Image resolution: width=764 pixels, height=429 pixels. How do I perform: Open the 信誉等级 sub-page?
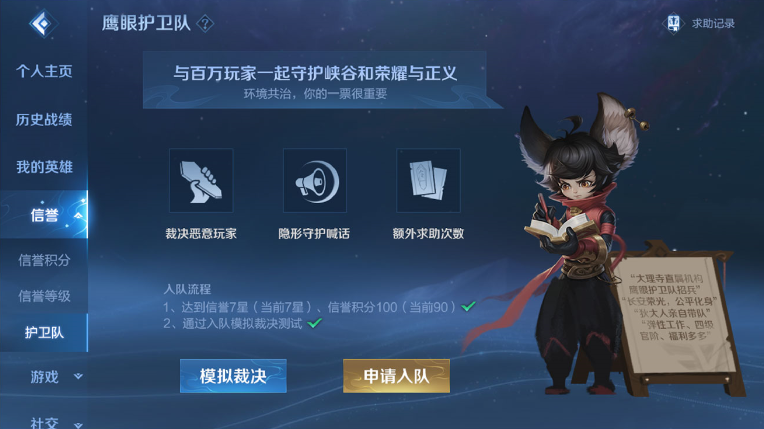pos(44,296)
